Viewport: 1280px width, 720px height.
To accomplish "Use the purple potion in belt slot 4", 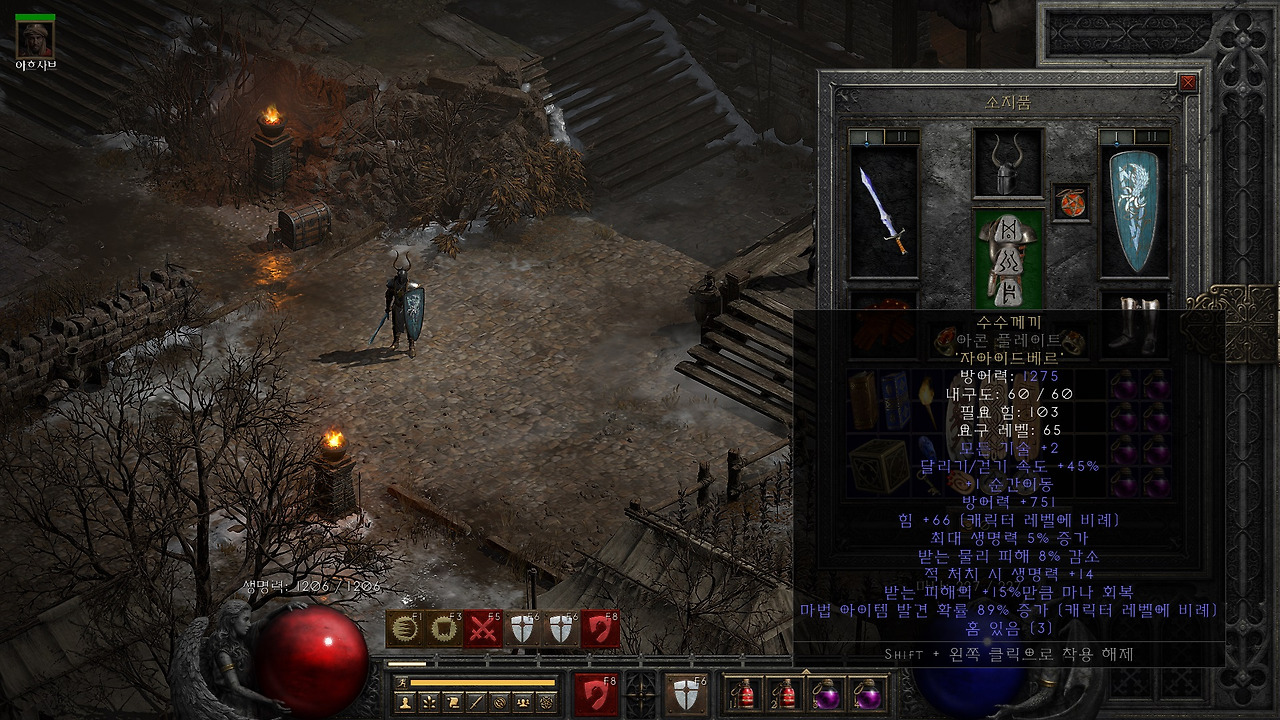I will pos(865,693).
